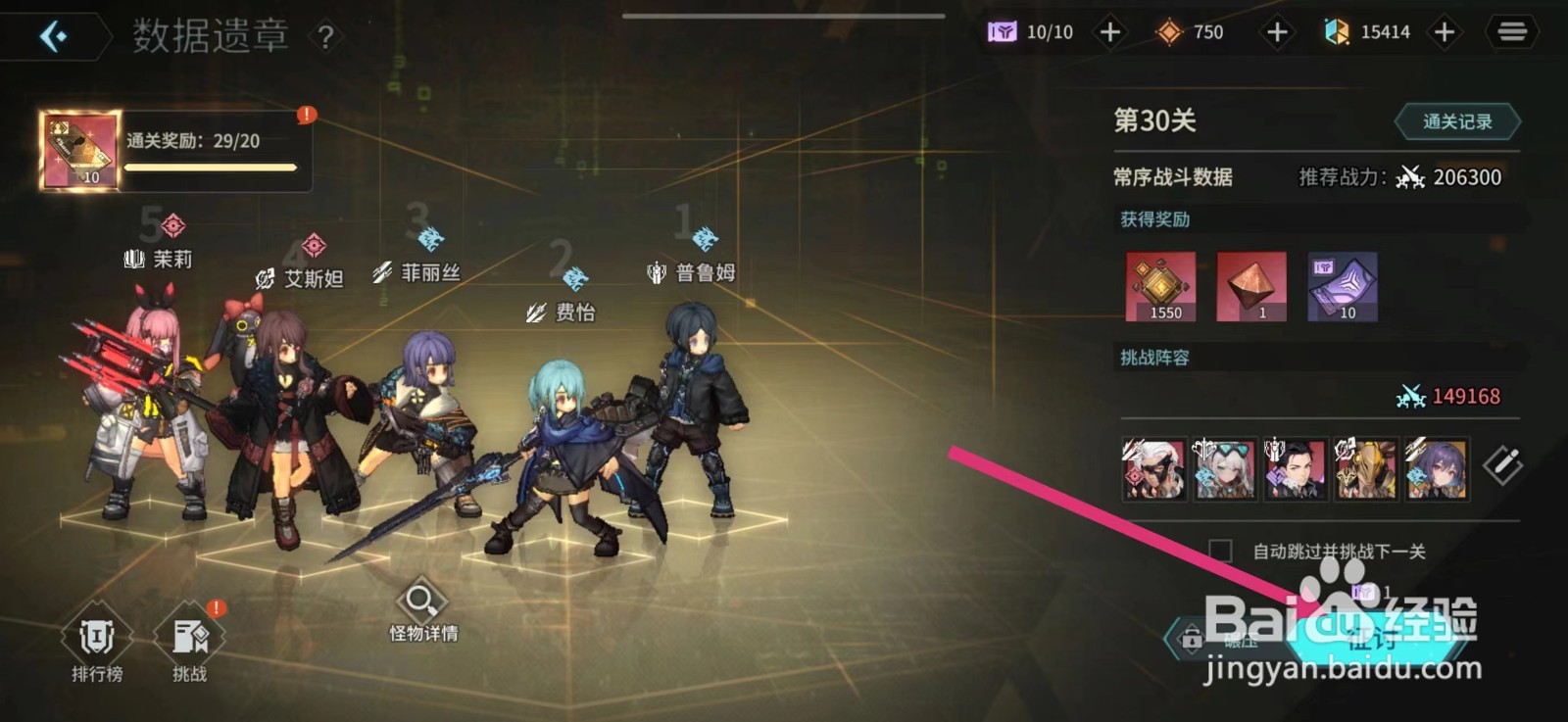The width and height of the screenshot is (1568, 722).
Task: Select the first lineup character portrait
Action: click(1154, 470)
